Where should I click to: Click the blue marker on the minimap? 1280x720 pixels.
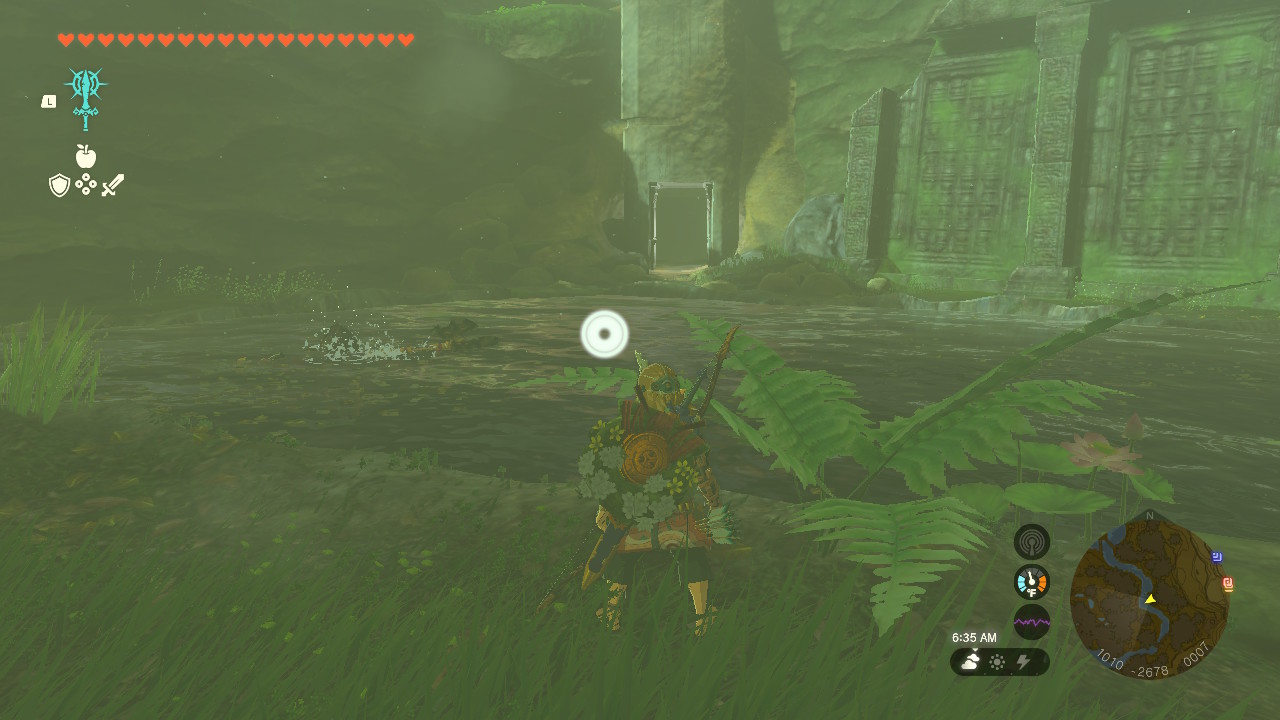point(1217,557)
